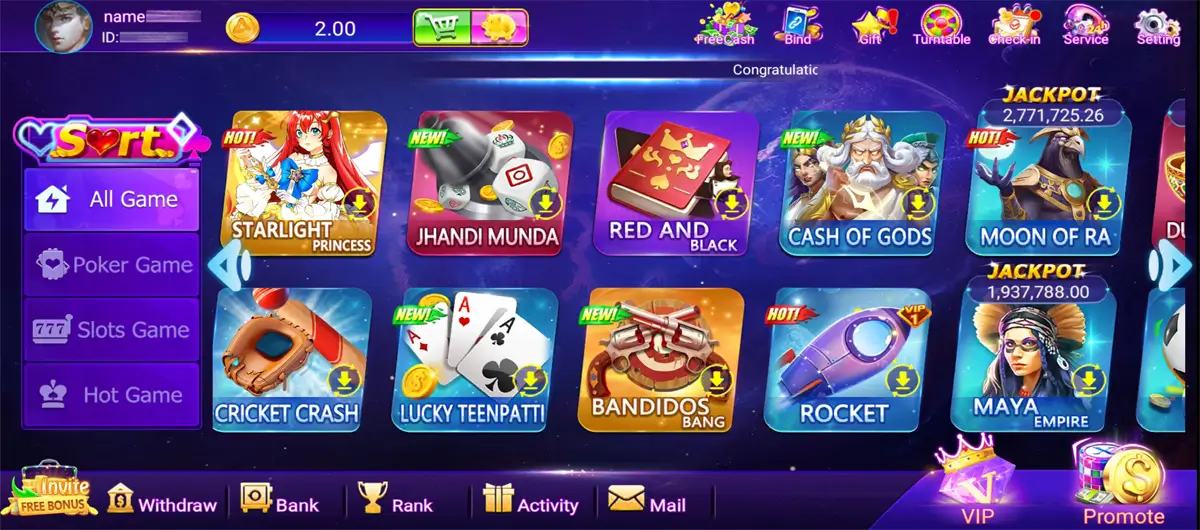The image size is (1200, 530).
Task: Select the Poker Game category
Action: [x=112, y=265]
